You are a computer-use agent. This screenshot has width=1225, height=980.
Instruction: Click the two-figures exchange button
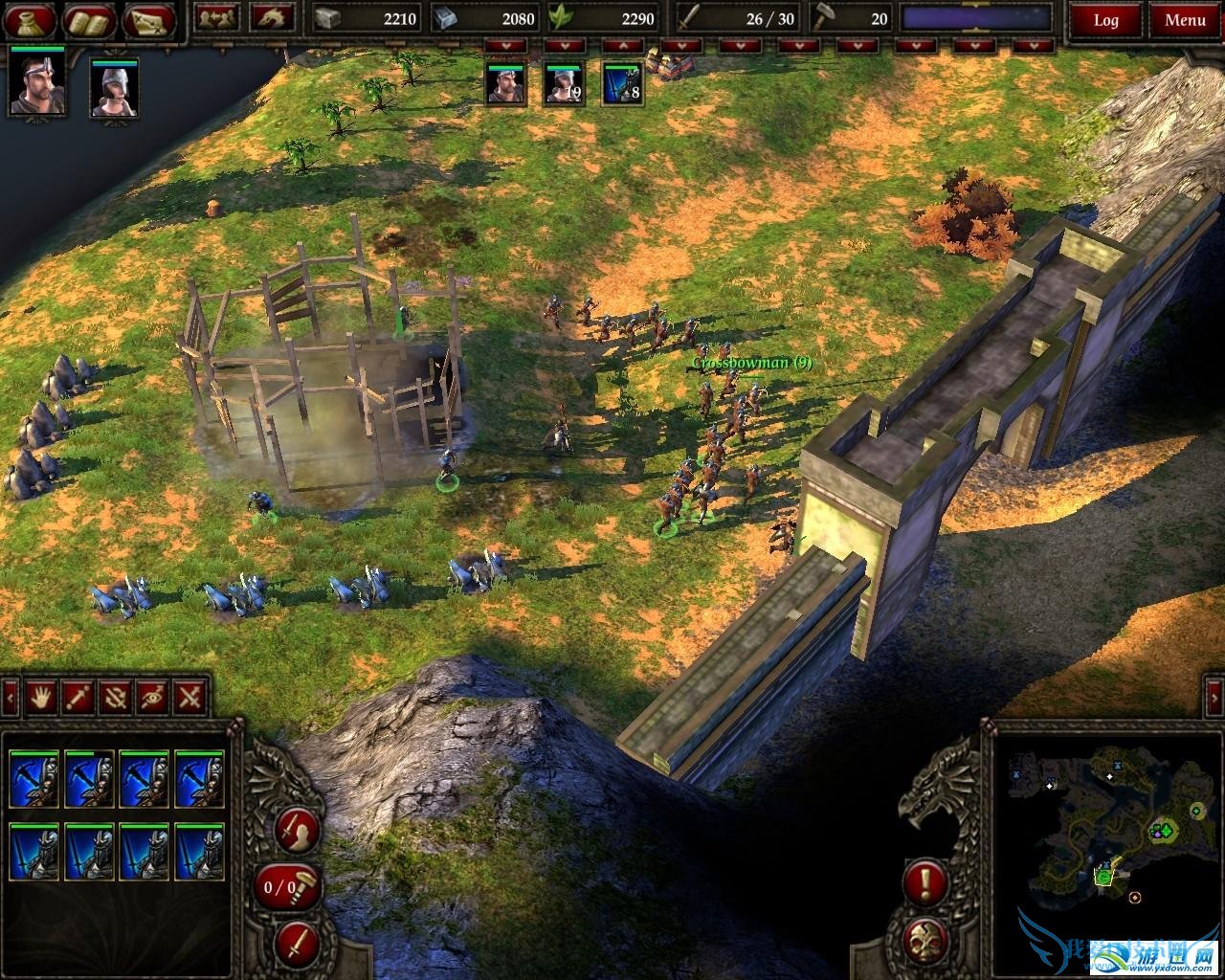(x=218, y=17)
